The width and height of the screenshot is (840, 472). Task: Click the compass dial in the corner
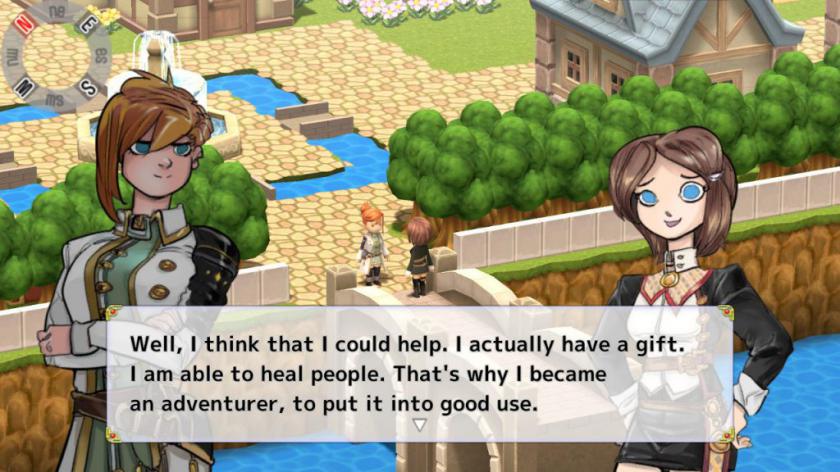coord(57,52)
